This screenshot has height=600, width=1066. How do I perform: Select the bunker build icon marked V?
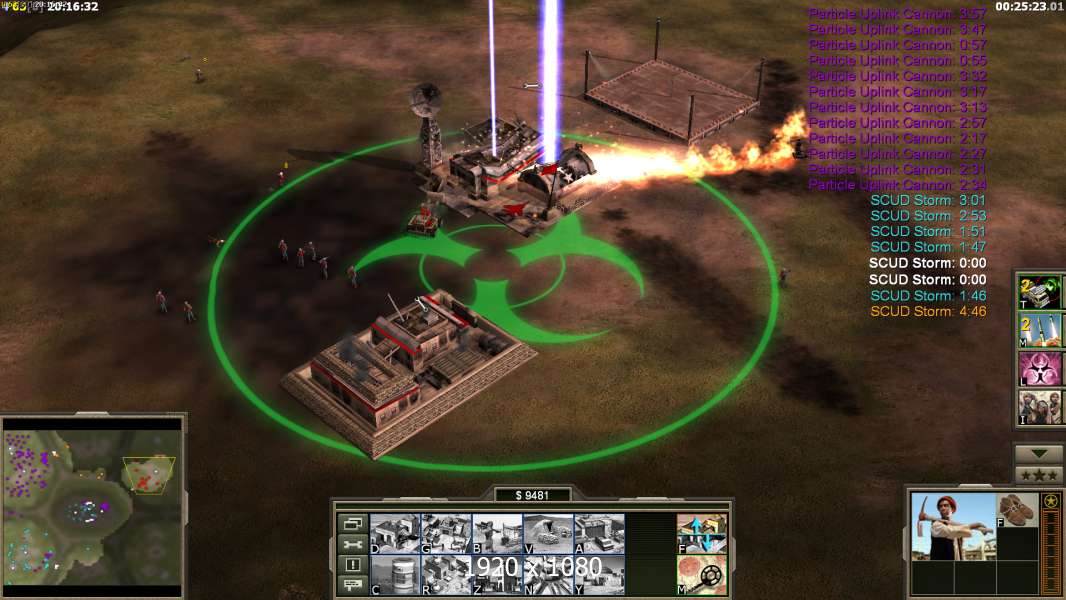[548, 533]
